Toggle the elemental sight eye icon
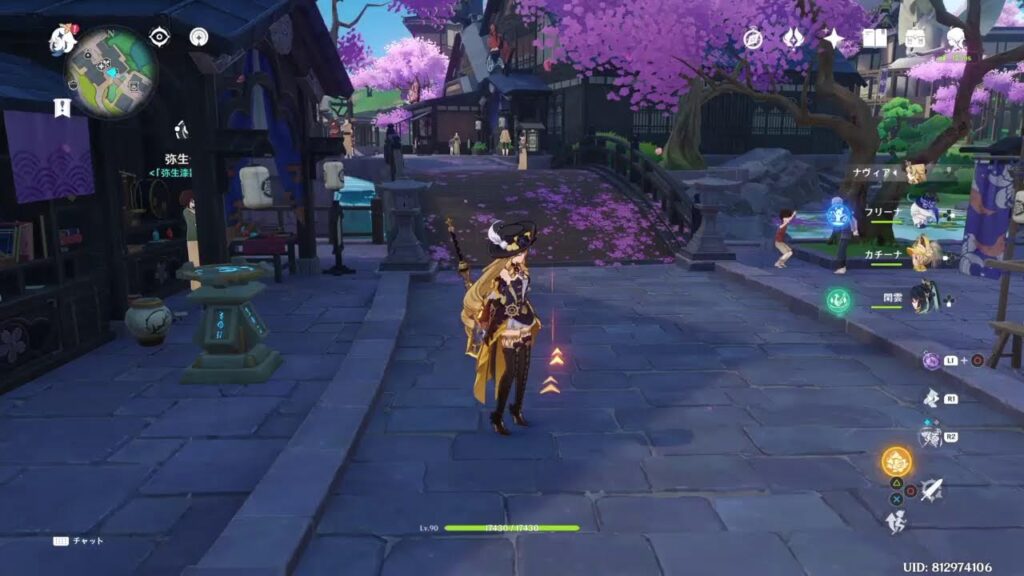The width and height of the screenshot is (1024, 576). (x=159, y=37)
